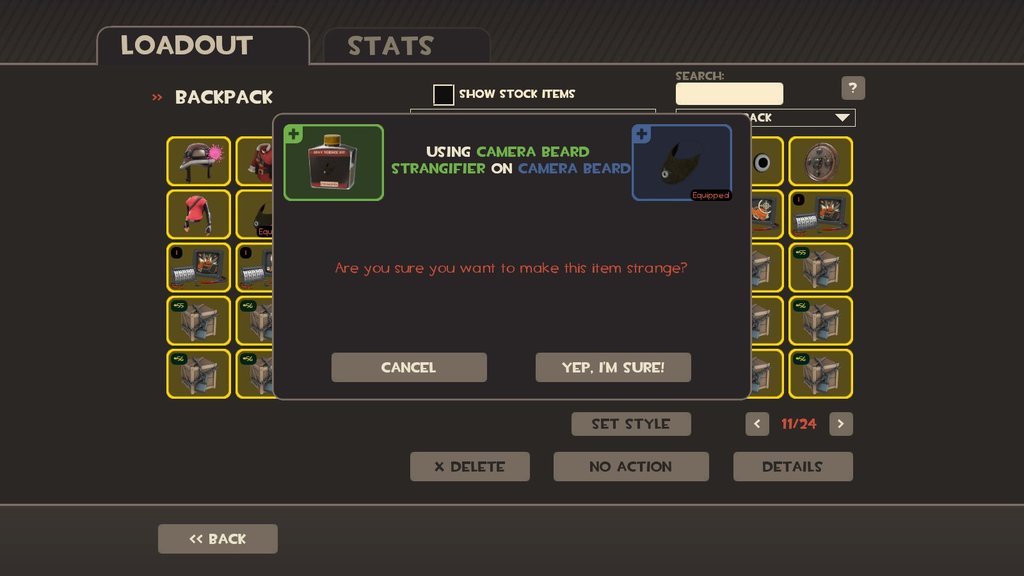Cancel the strangifier confirmation
1024x576 pixels.
(x=409, y=367)
